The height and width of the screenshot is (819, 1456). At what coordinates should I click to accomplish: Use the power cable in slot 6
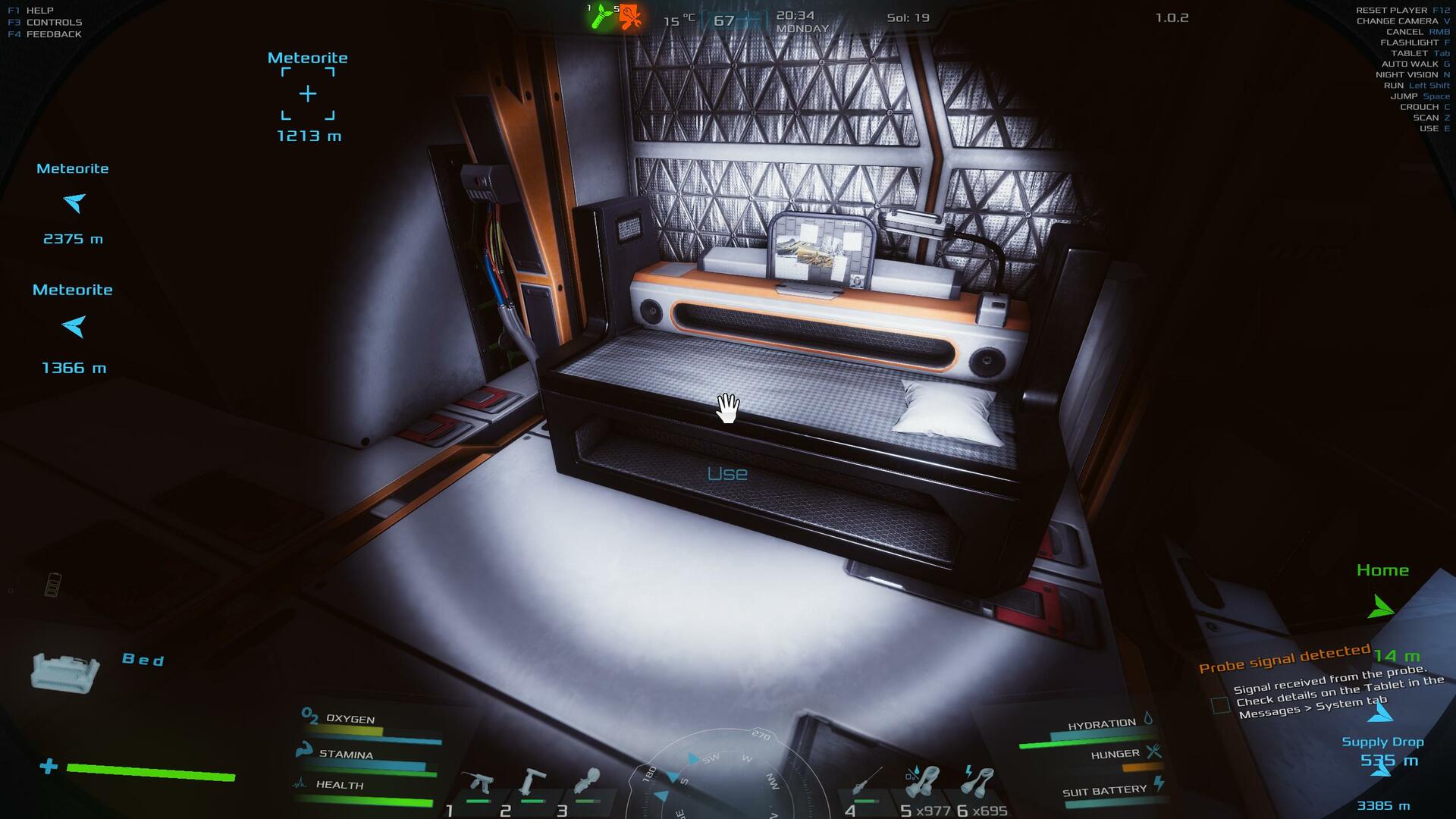[x=977, y=781]
